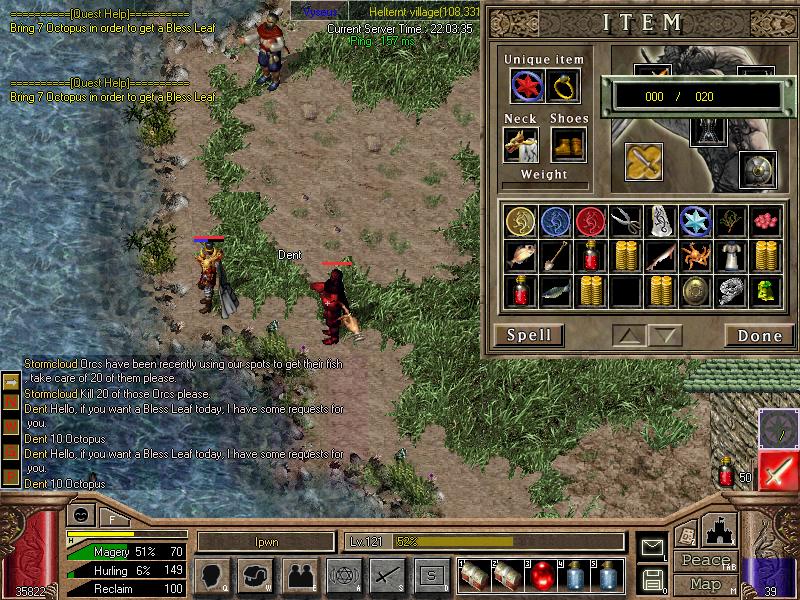Image resolution: width=800 pixels, height=600 pixels.
Task: Click the down arrow in the item panel
Action: [x=667, y=335]
